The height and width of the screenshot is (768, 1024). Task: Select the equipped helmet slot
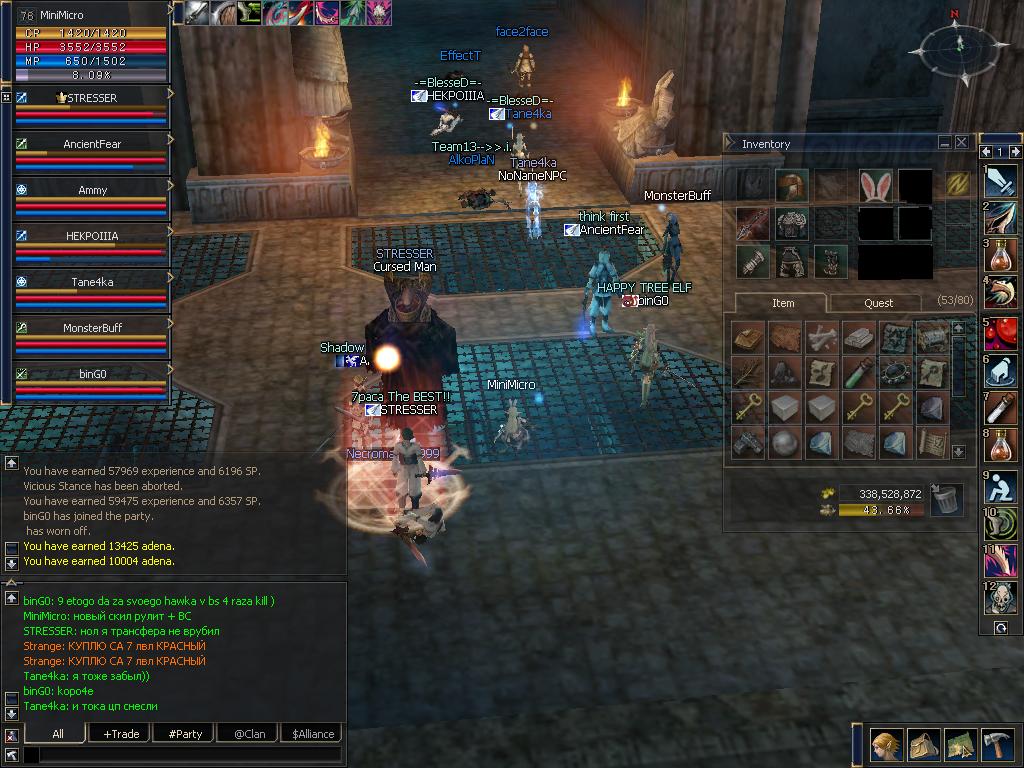[791, 185]
